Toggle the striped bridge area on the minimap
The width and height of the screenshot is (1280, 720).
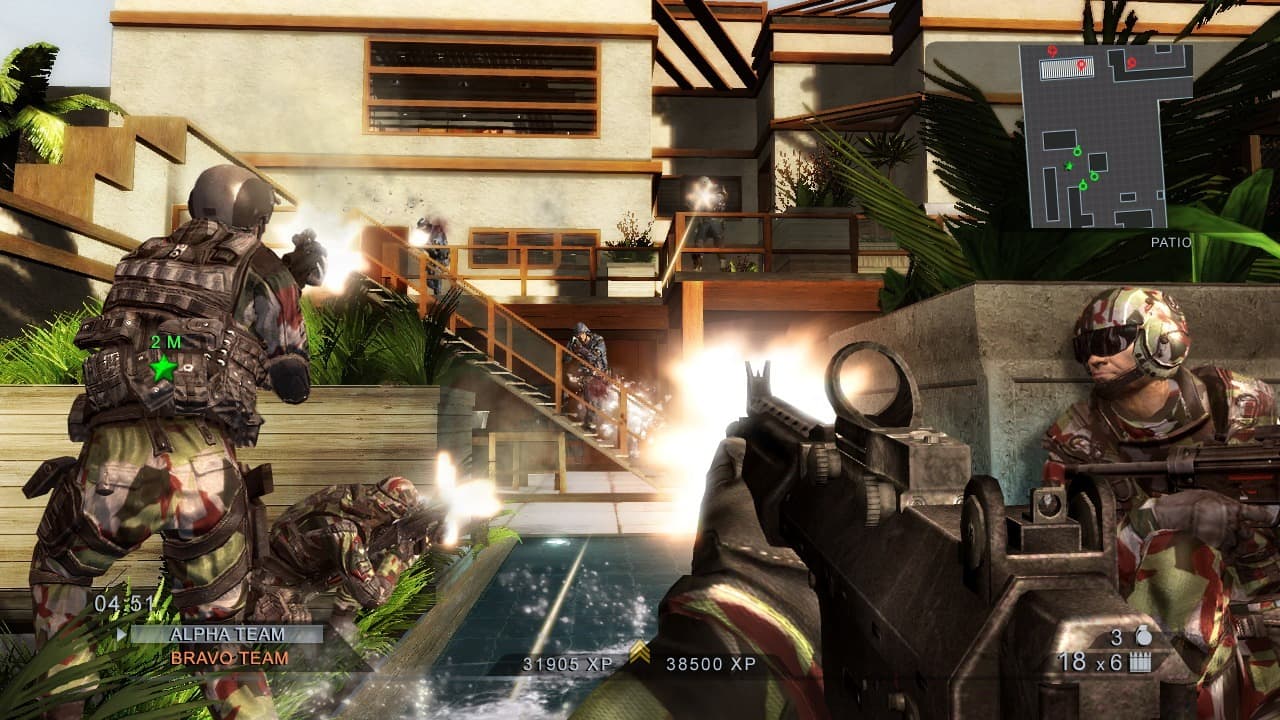click(1066, 68)
